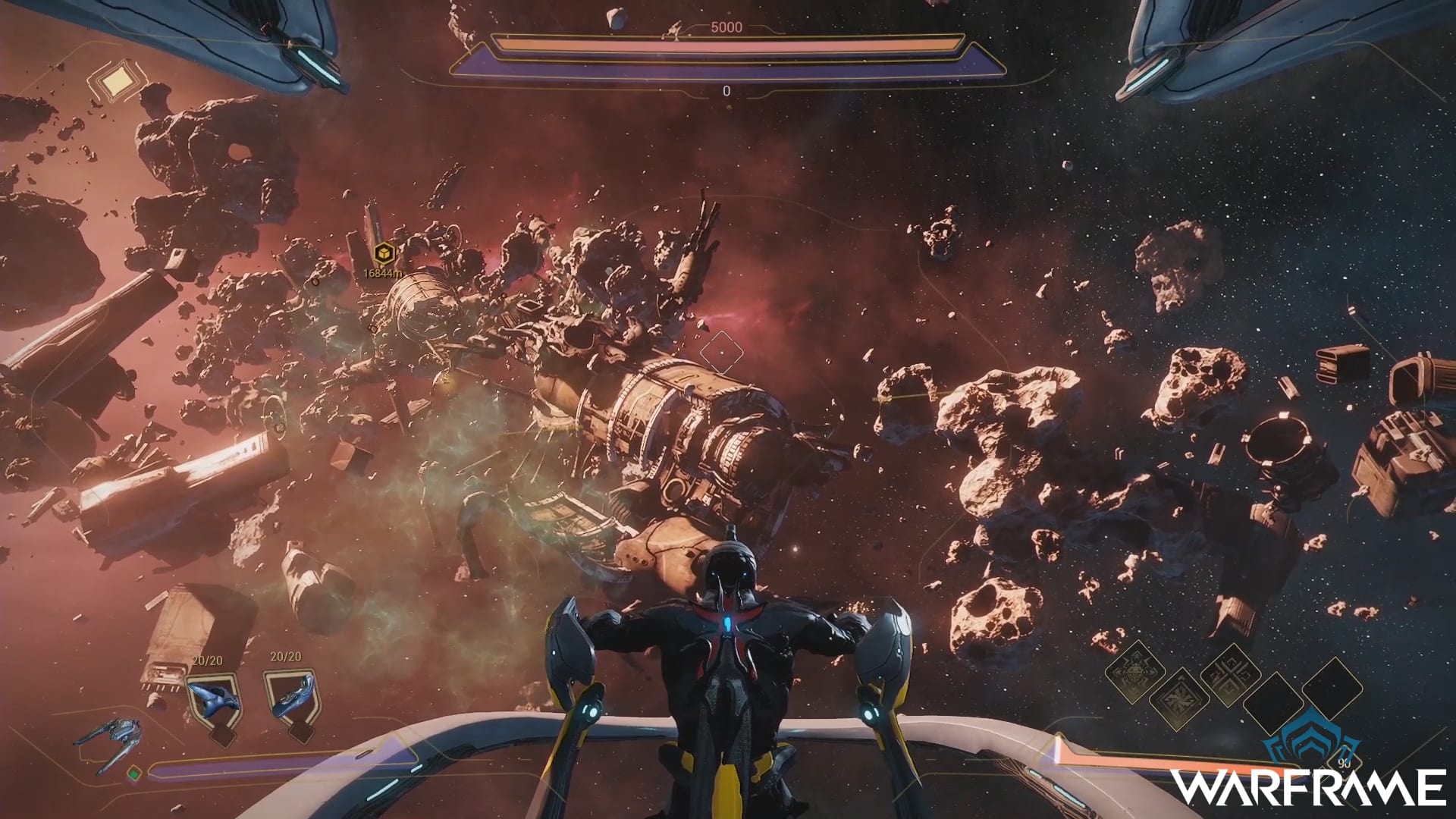The width and height of the screenshot is (1456, 819).
Task: Select the hexagonal cube objective waypoint marker
Action: point(385,253)
